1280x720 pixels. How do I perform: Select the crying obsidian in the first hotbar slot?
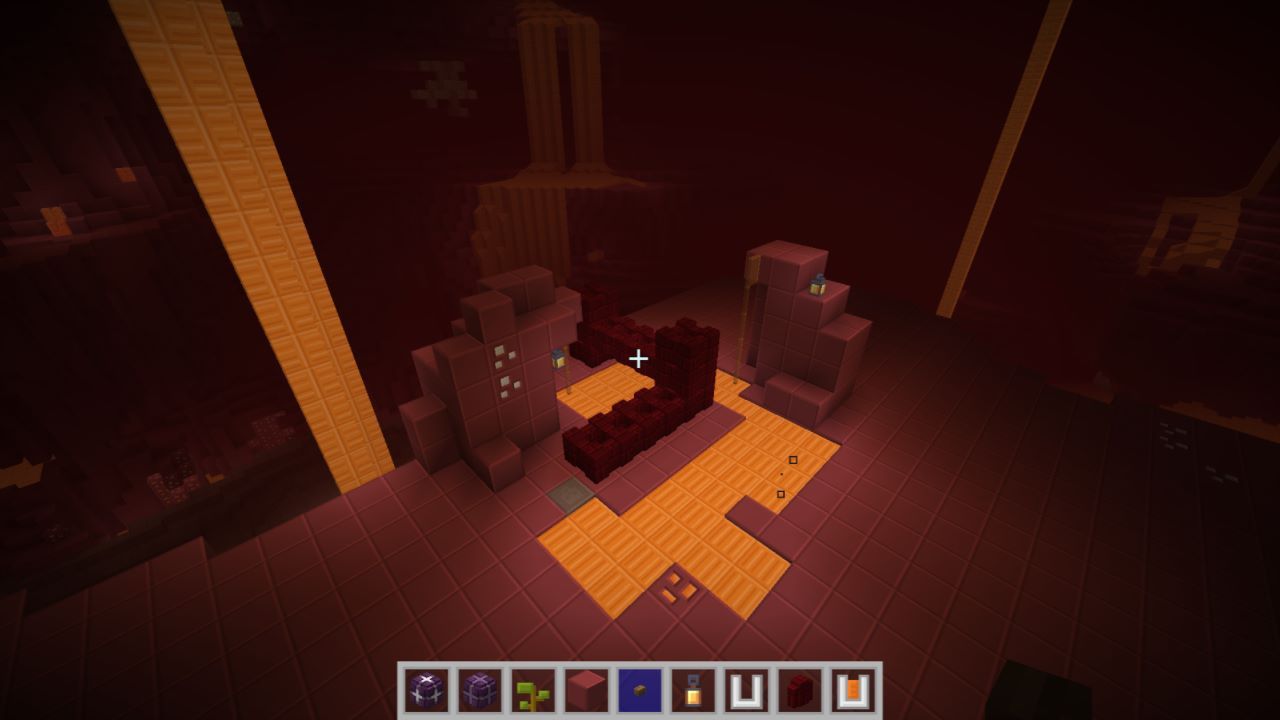point(426,690)
